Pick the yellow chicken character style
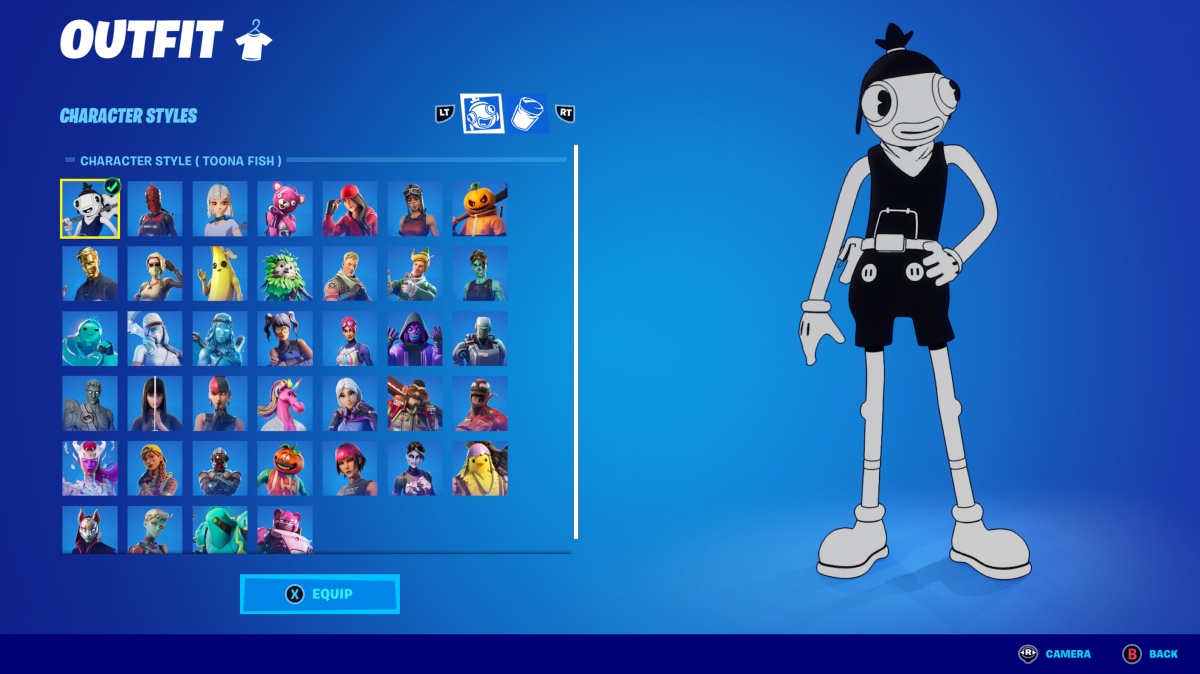This screenshot has height=674, width=1200. point(480,469)
